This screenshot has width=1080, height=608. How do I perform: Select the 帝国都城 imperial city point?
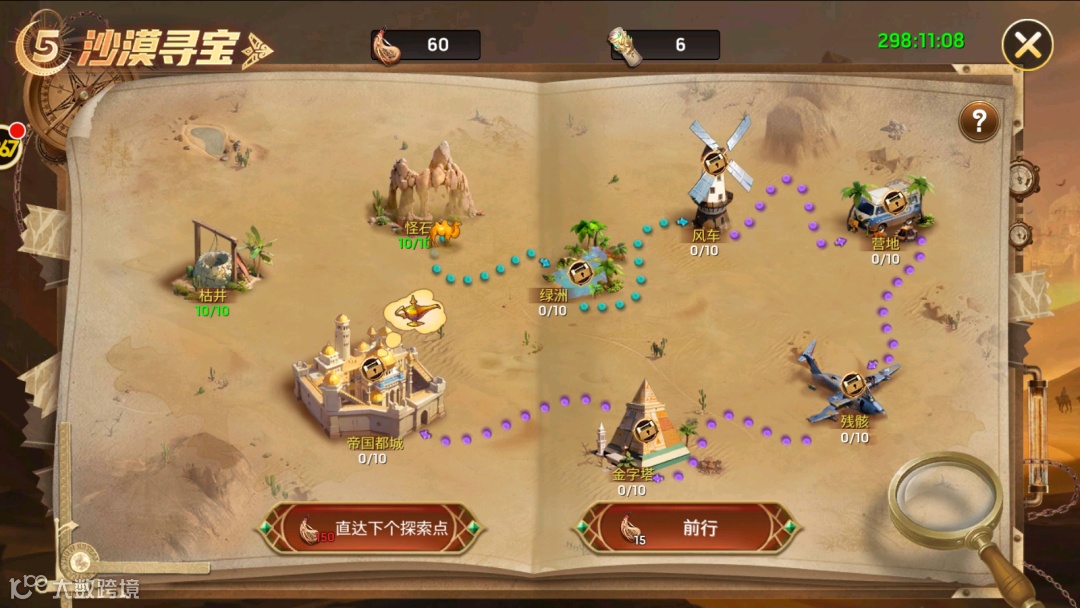point(371,375)
